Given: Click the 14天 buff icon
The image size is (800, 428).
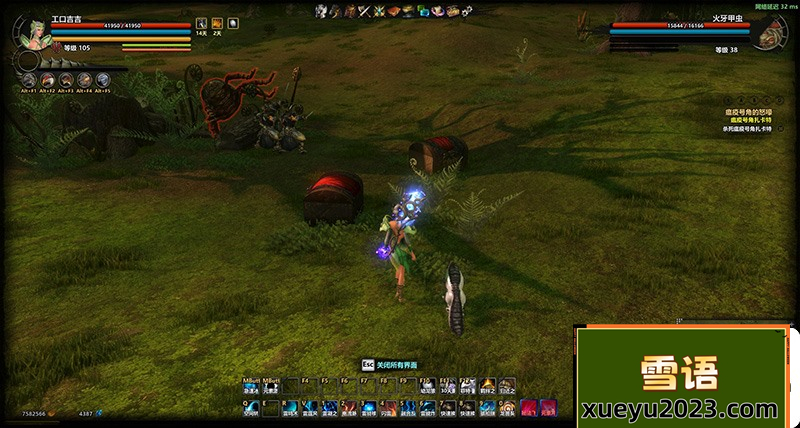Looking at the screenshot, I should (x=201, y=23).
